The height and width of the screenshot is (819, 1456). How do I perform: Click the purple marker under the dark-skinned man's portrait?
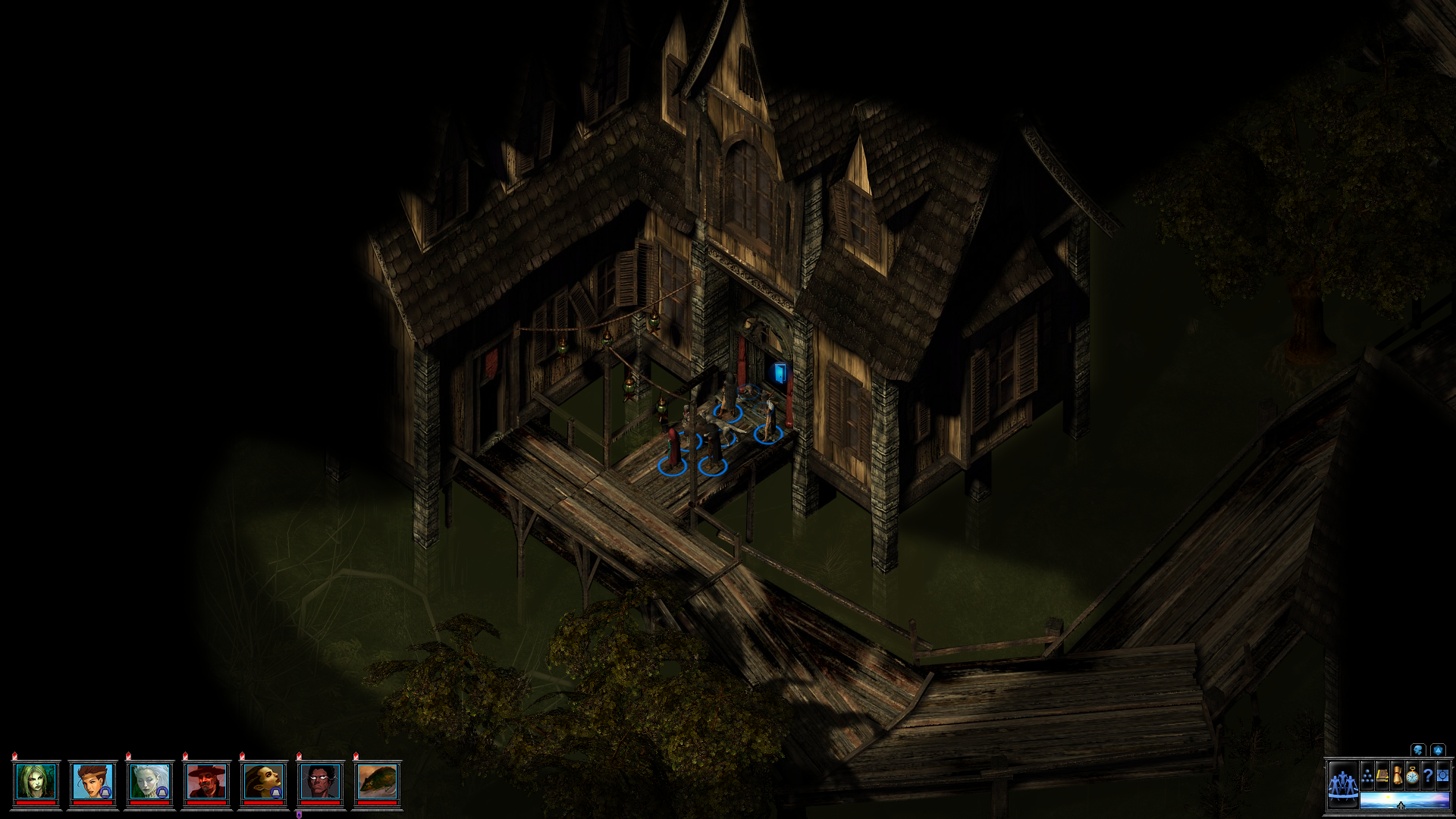(299, 814)
